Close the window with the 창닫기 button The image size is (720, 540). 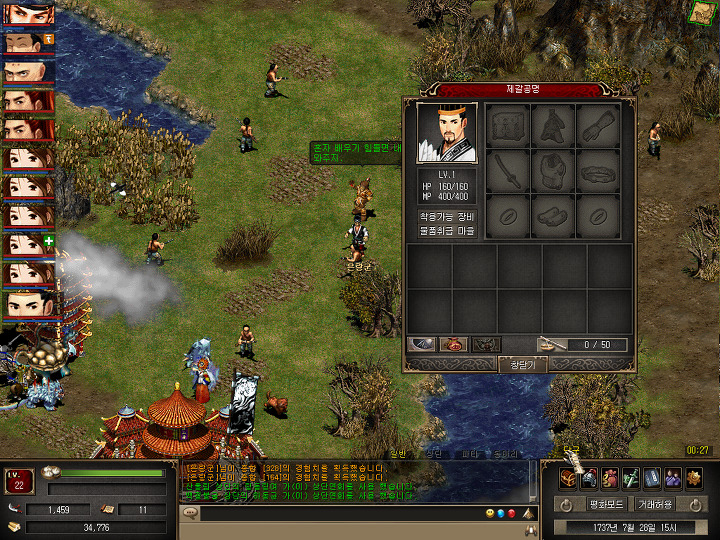523,365
